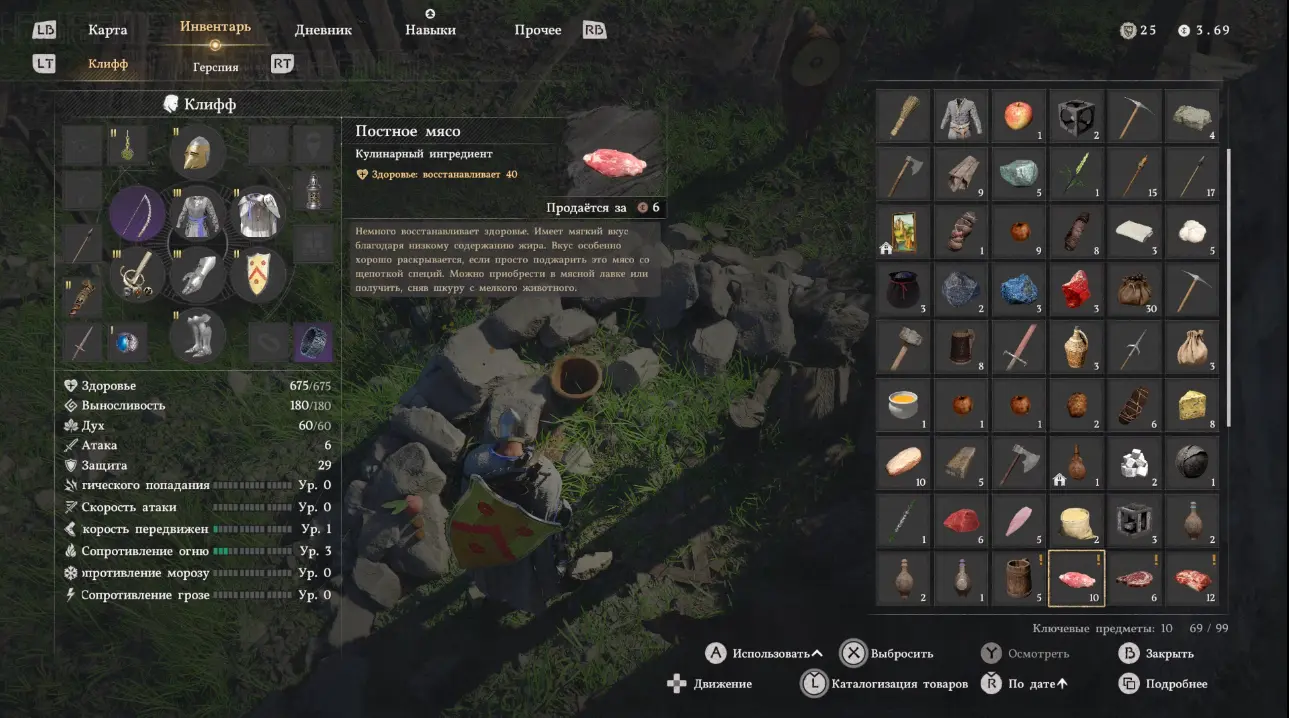
Task: Choose the yellow shield with red emblem
Action: click(258, 273)
